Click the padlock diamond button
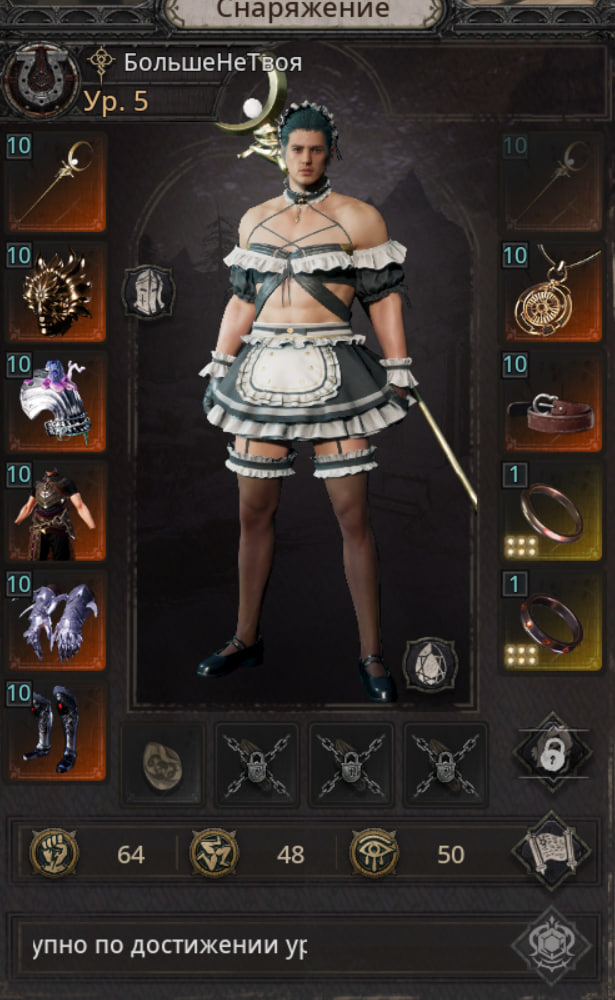 (x=552, y=752)
